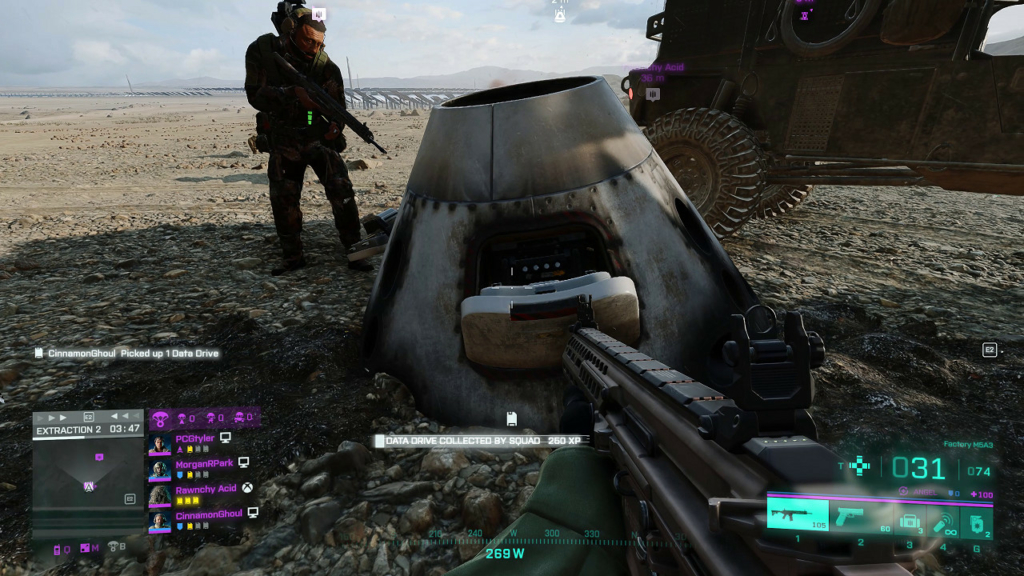1024x576 pixels.
Task: Select squad member CinnamonGhoul
Action: [208, 513]
